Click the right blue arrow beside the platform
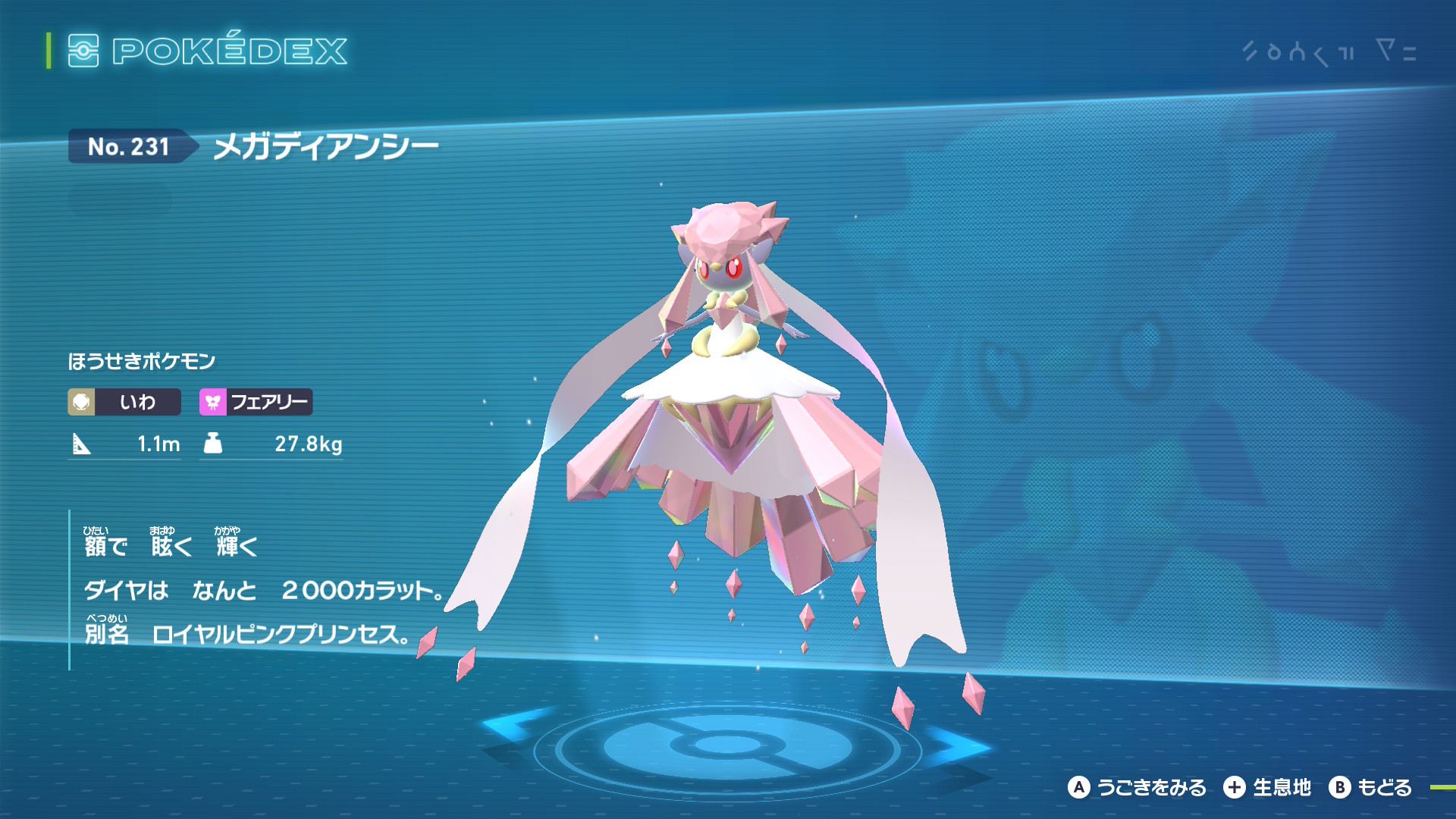This screenshot has height=819, width=1456. [x=960, y=745]
